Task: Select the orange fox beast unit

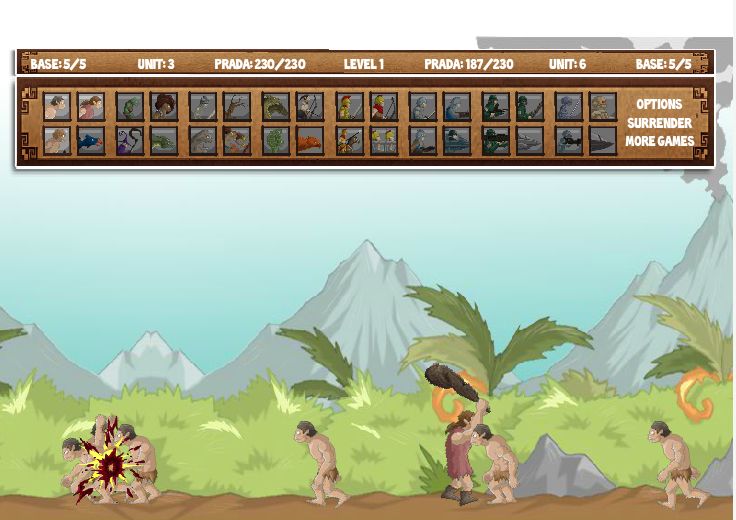Action: point(310,141)
